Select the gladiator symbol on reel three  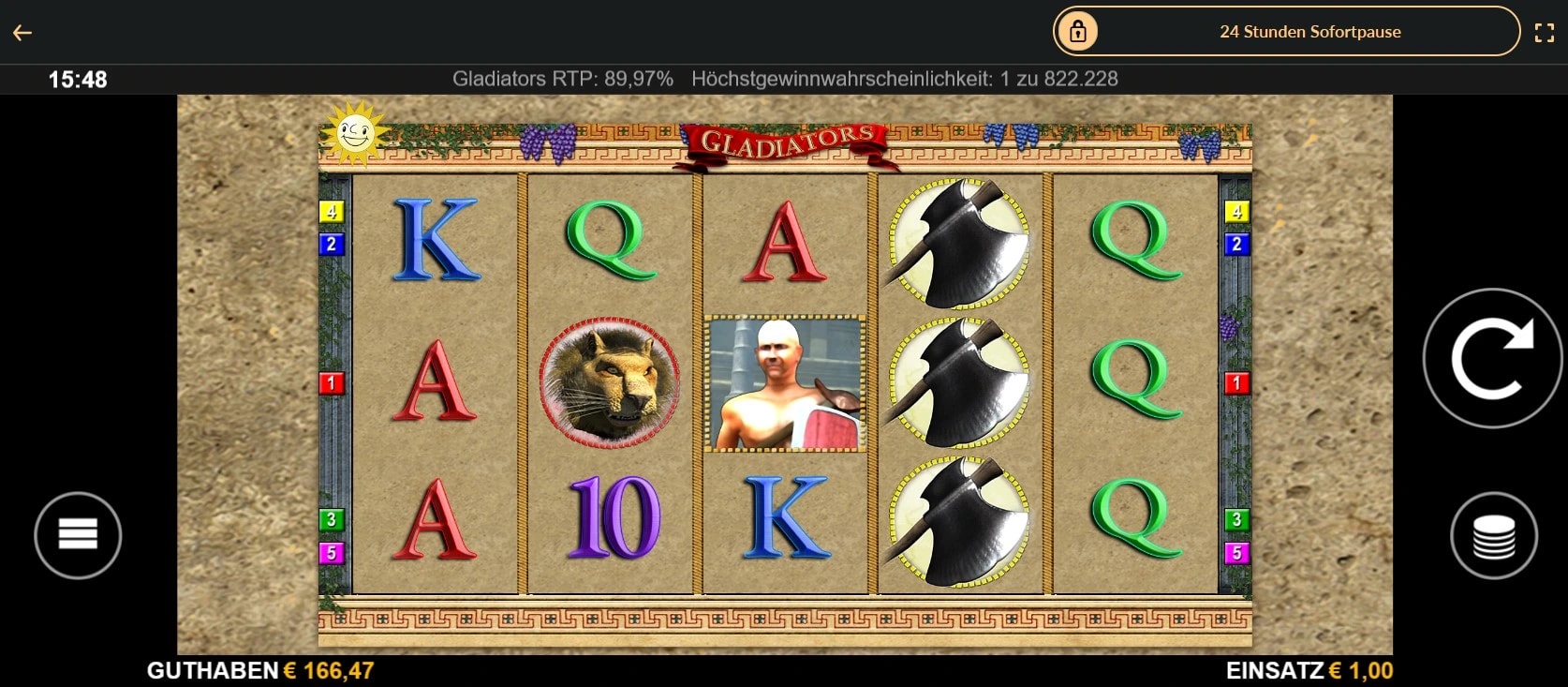click(x=785, y=386)
